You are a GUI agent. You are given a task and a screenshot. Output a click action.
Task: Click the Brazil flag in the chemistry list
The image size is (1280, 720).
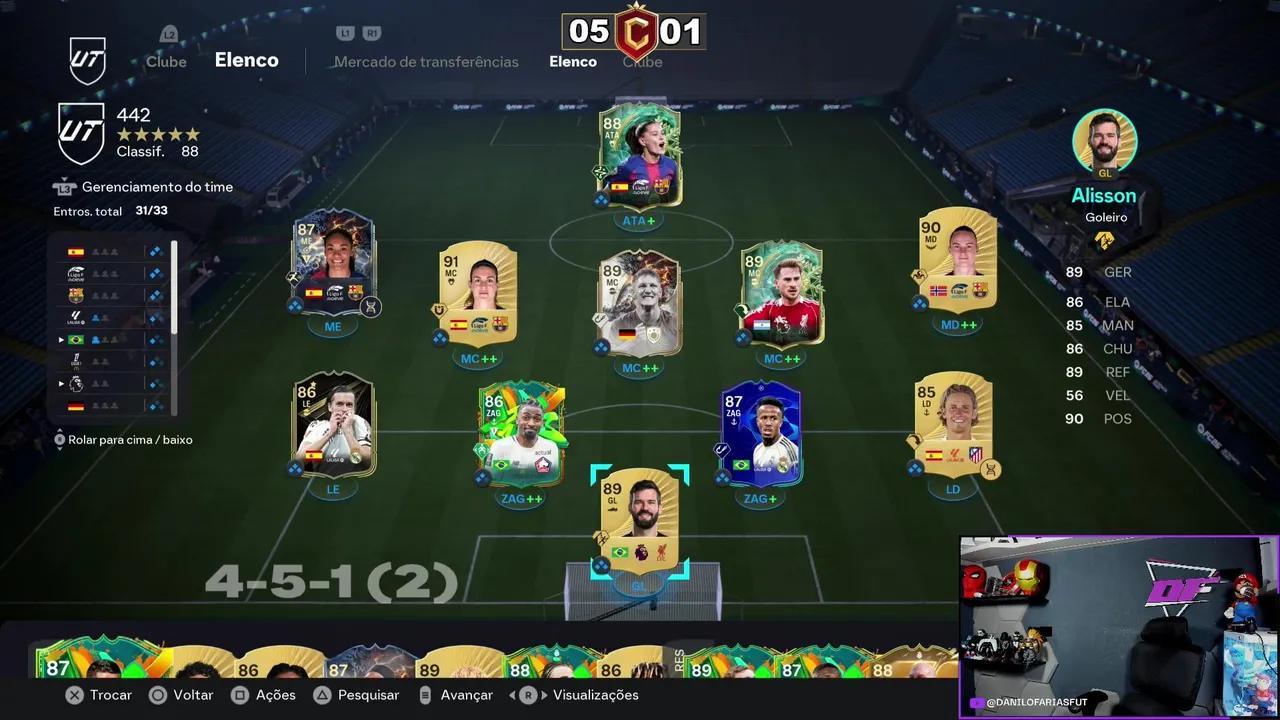coord(75,339)
